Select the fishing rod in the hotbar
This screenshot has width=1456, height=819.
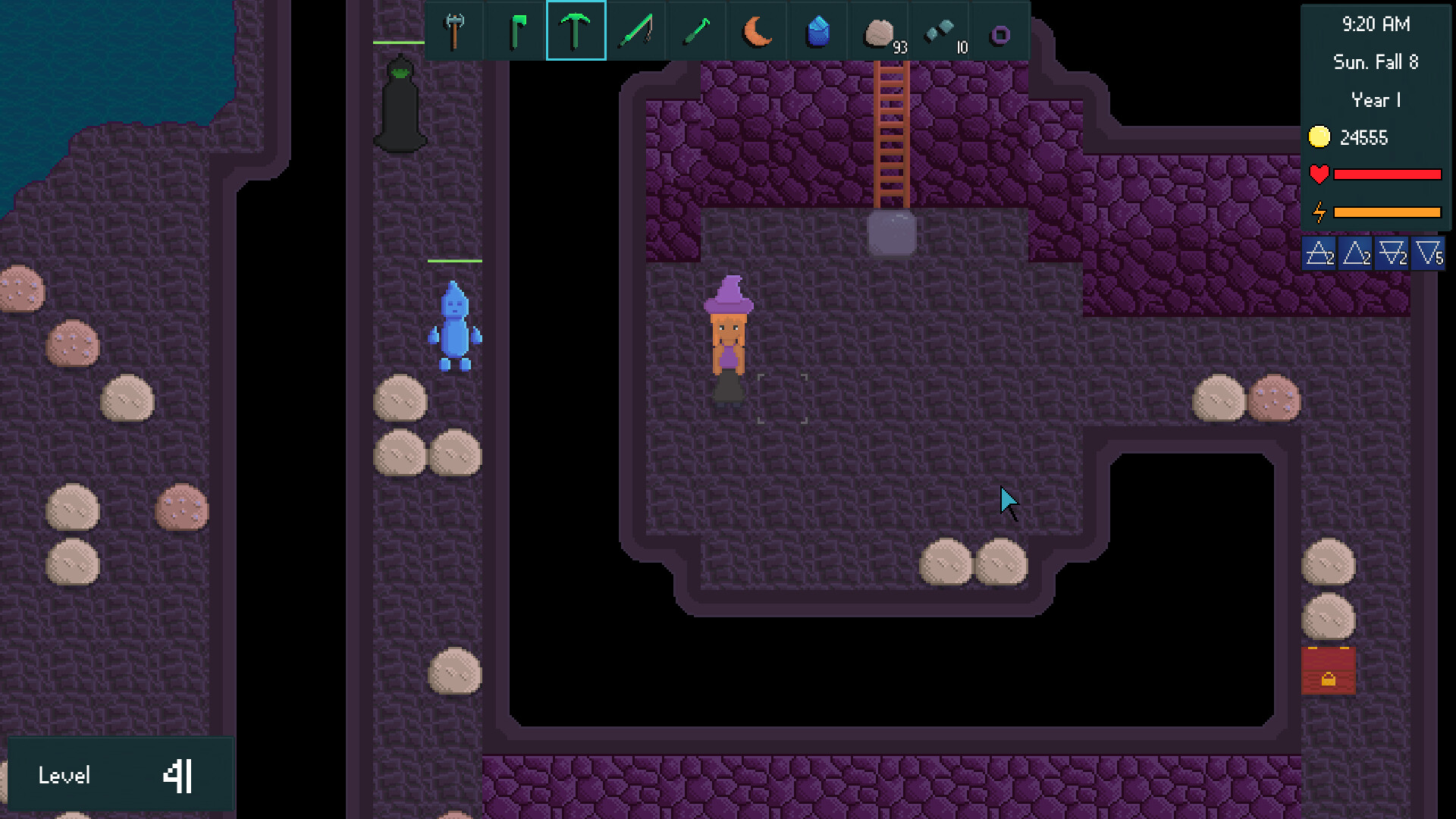(635, 30)
